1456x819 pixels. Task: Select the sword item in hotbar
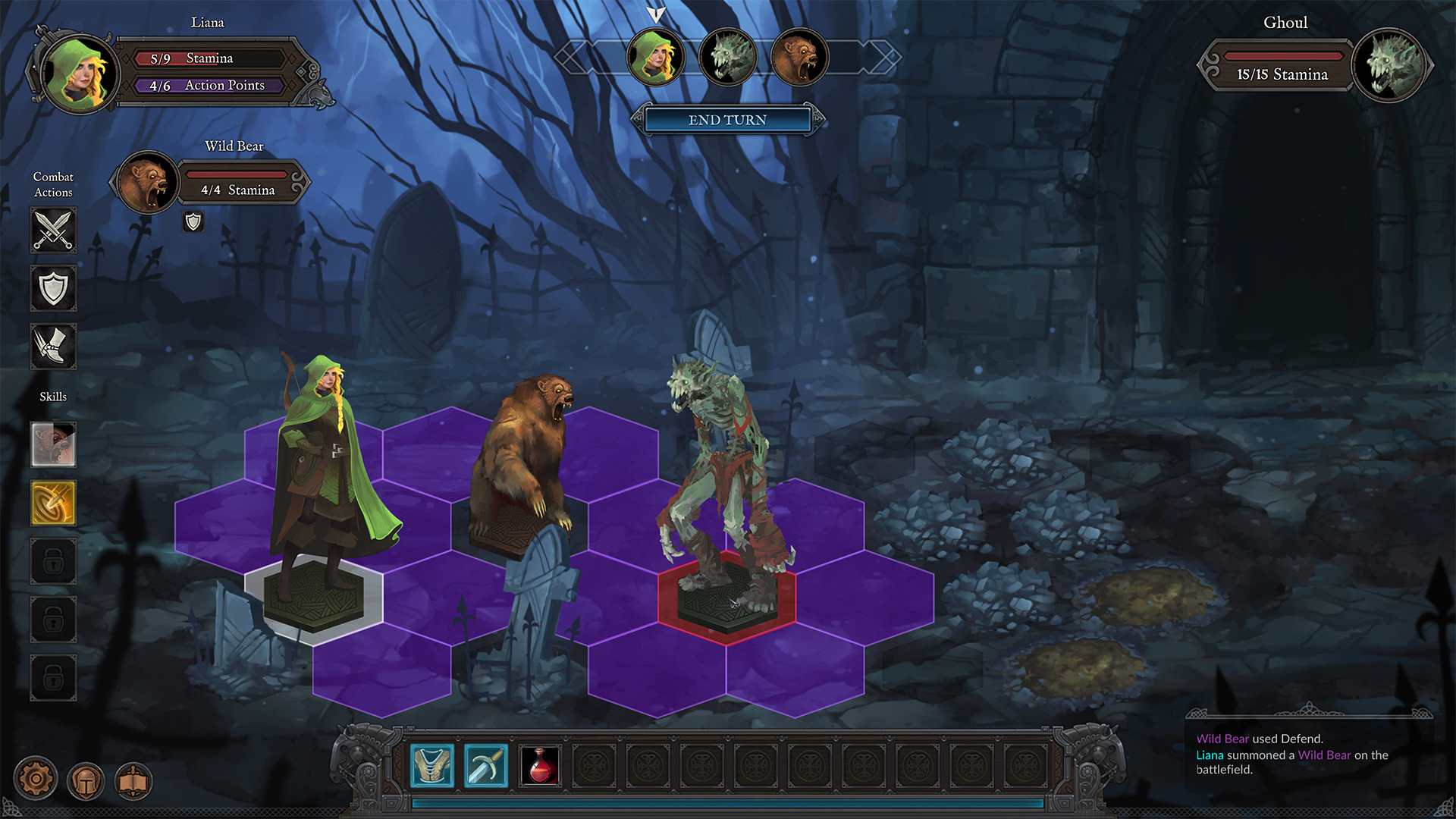click(486, 764)
